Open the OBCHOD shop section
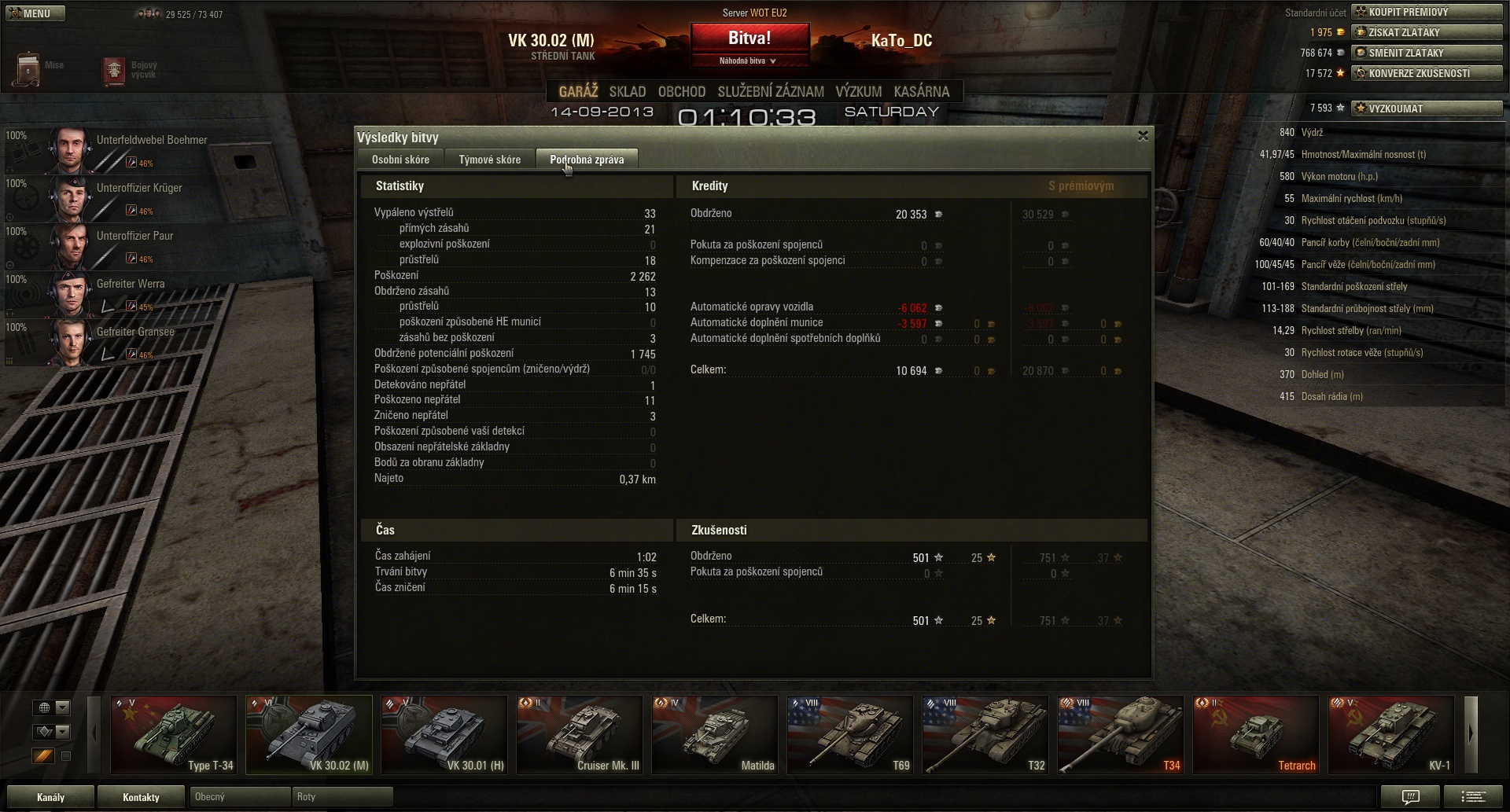This screenshot has height=812, width=1510. tap(681, 92)
